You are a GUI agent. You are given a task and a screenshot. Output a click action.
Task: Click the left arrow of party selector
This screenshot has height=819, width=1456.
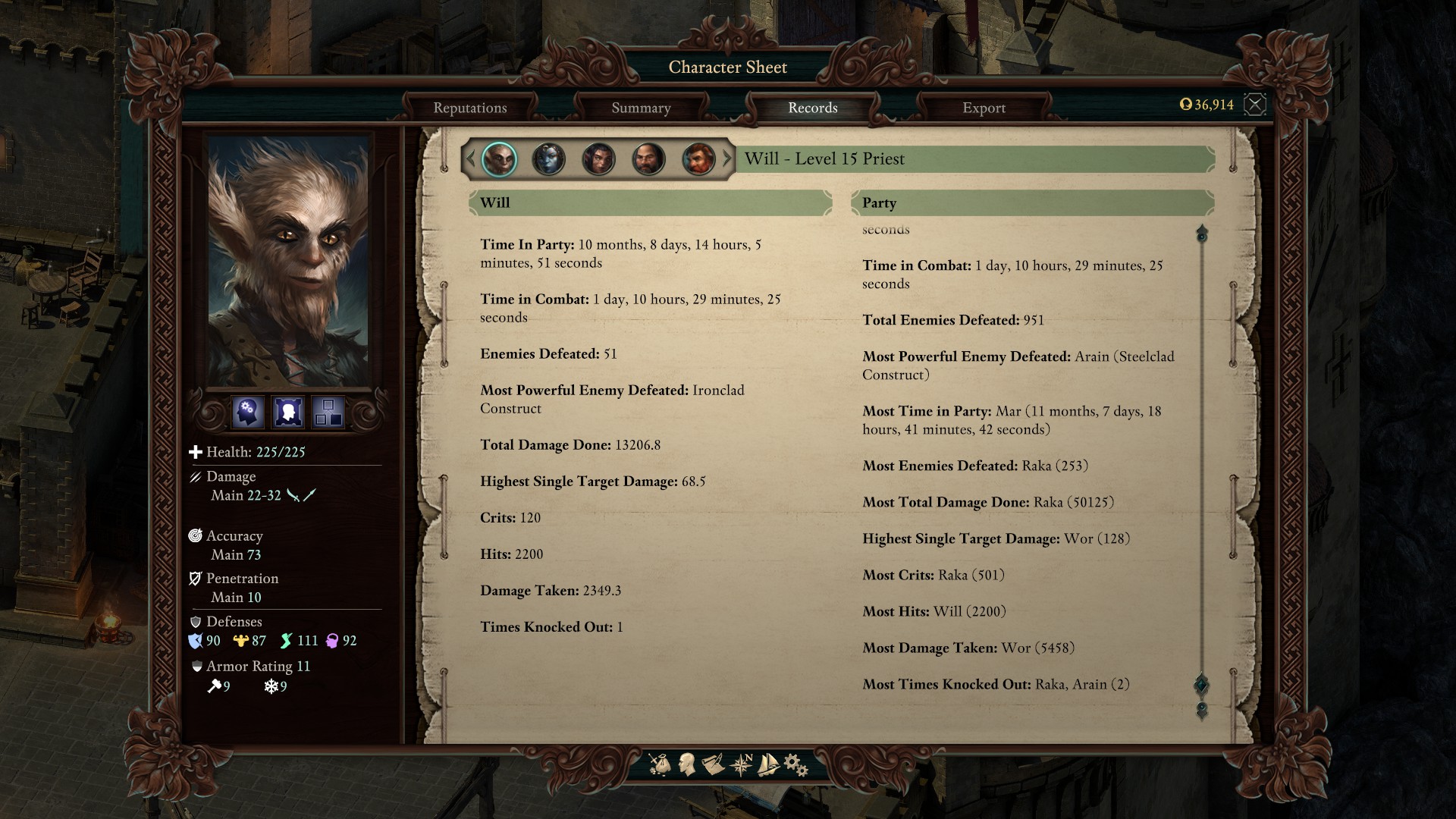pos(470,159)
